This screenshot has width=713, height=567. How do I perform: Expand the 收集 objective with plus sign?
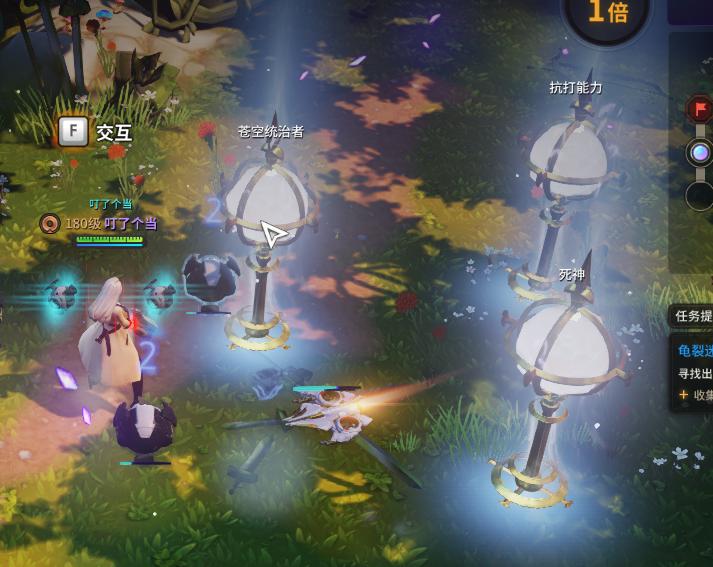(x=696, y=395)
